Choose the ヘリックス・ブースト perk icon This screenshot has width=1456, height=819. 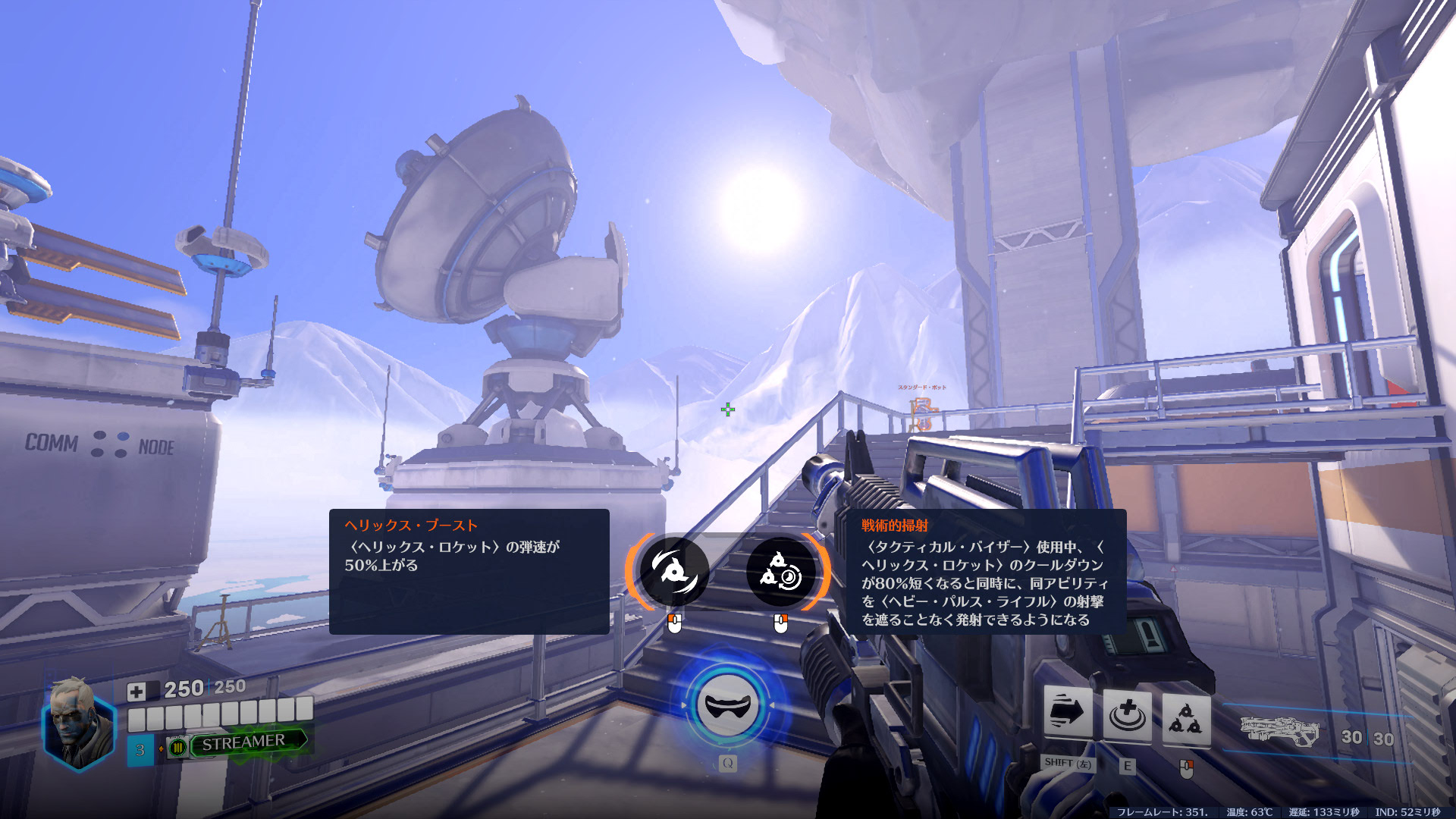coord(673,572)
